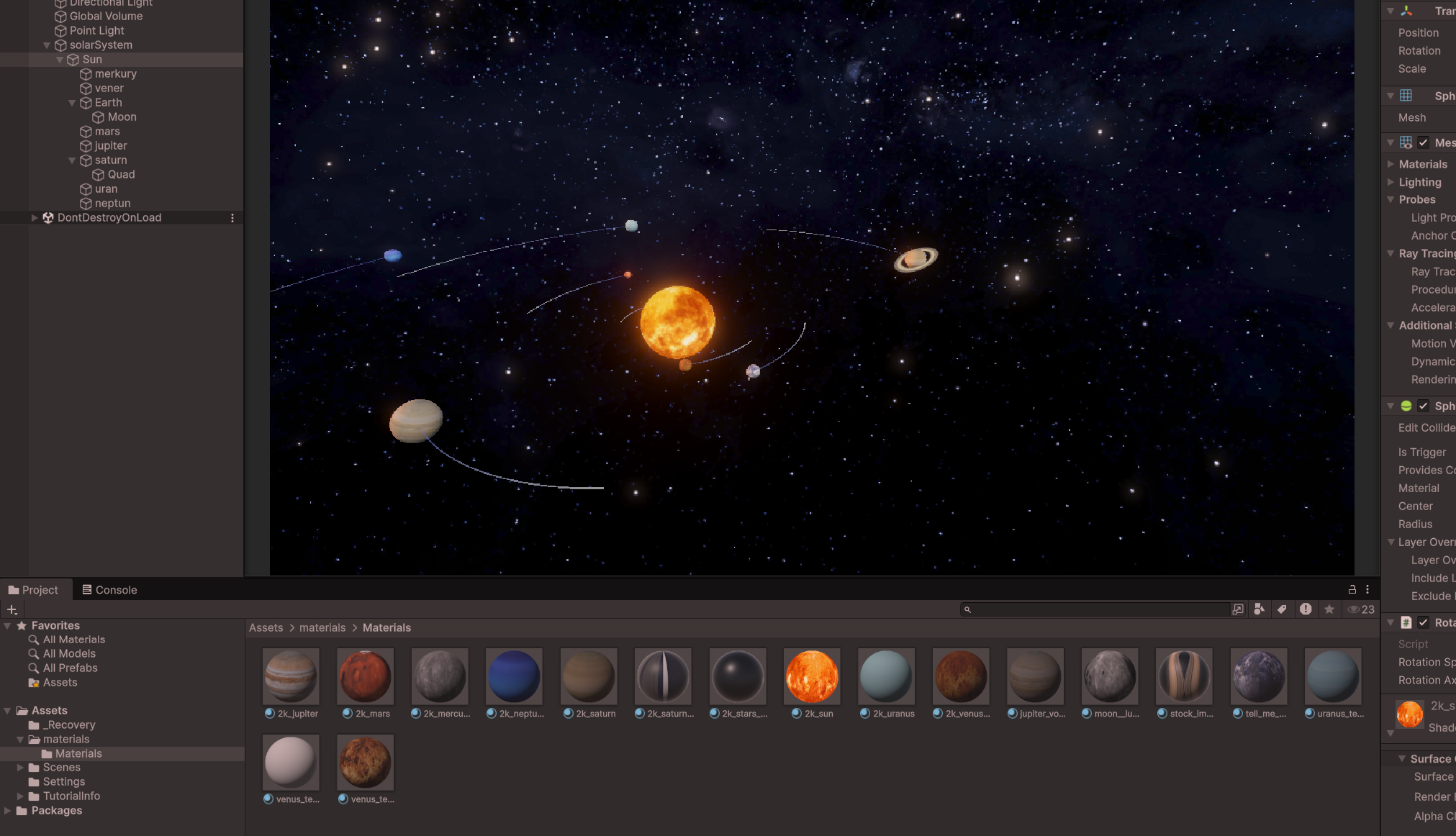This screenshot has width=1456, height=836.
Task: Click the plus button to create asset
Action: pos(12,609)
